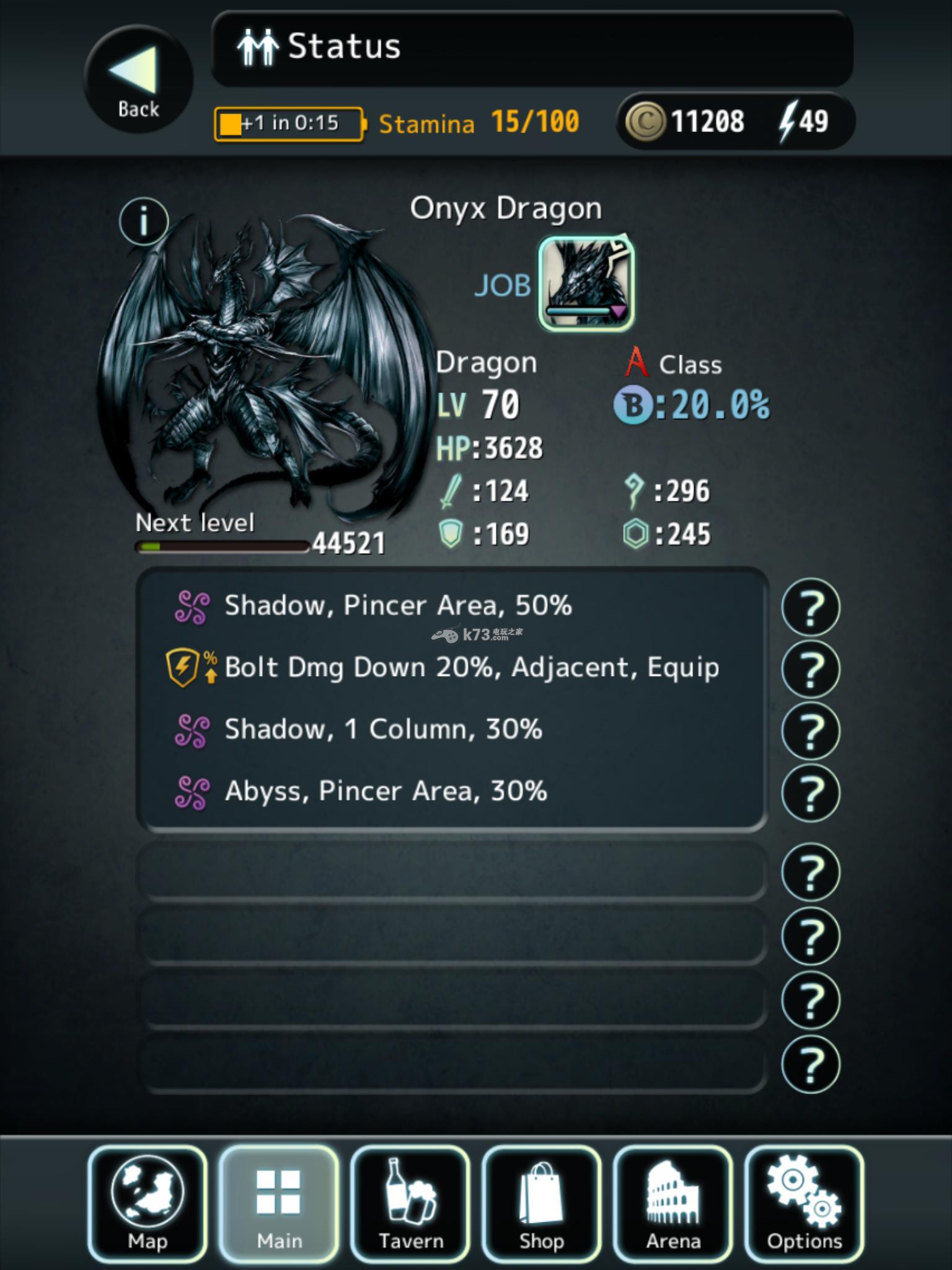952x1270 pixels.
Task: Open the info icon beside the dragon portrait
Action: coord(144,221)
